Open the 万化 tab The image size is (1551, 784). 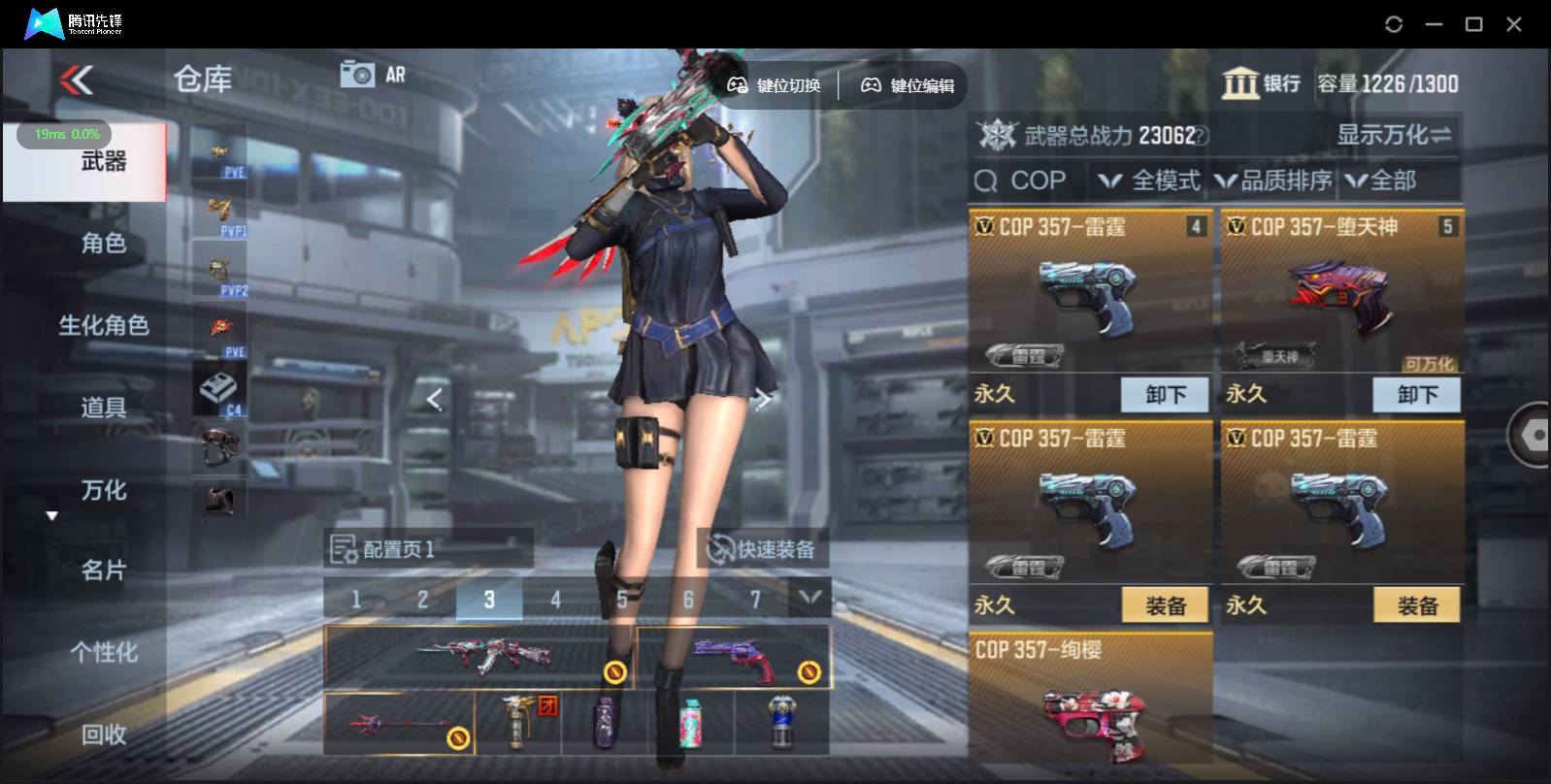point(103,490)
